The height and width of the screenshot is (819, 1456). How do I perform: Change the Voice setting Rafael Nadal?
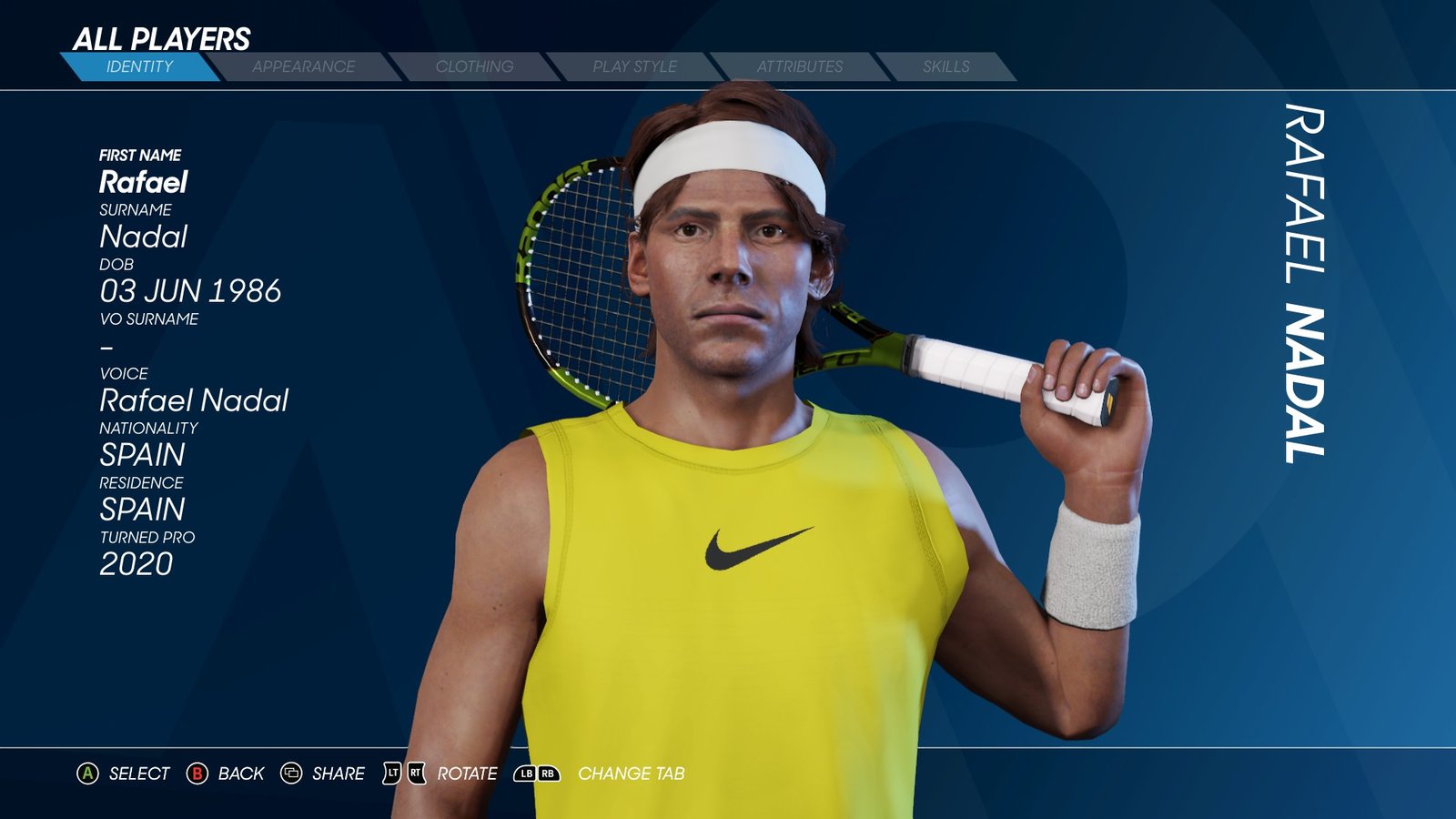tap(194, 400)
